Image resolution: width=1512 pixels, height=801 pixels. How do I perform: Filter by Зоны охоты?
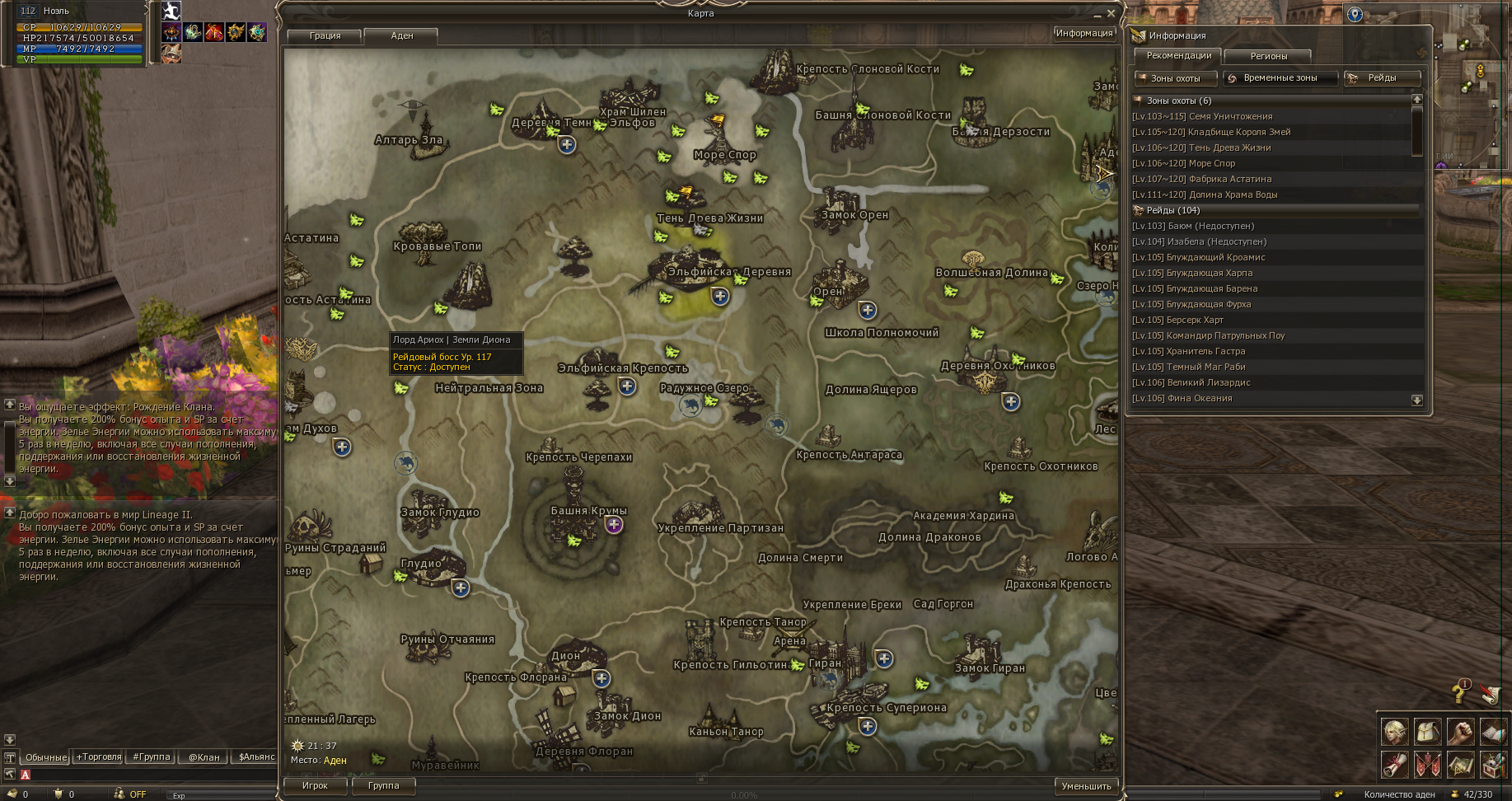(1176, 78)
